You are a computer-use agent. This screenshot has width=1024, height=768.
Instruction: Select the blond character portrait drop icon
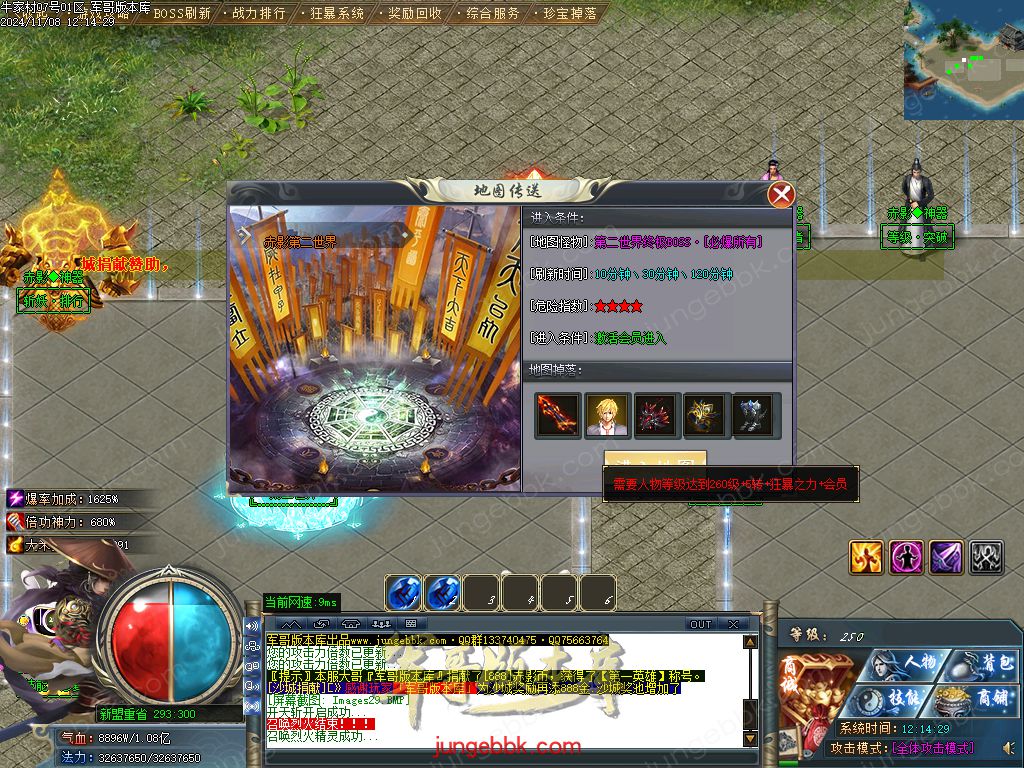click(x=607, y=415)
